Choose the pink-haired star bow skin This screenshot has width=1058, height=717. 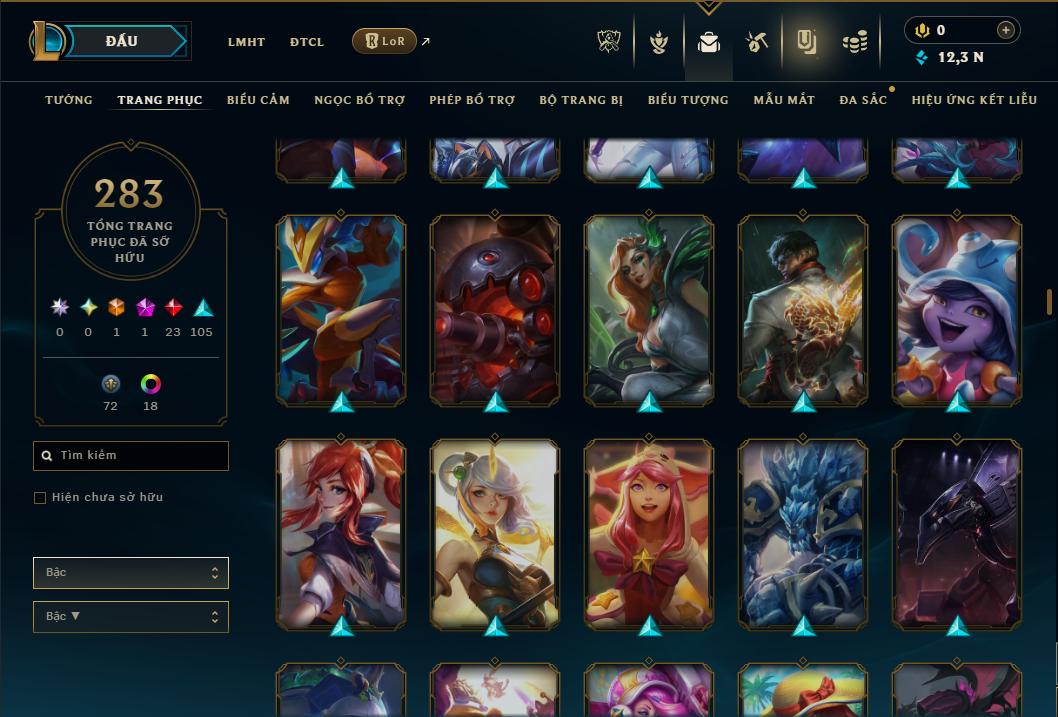(649, 535)
